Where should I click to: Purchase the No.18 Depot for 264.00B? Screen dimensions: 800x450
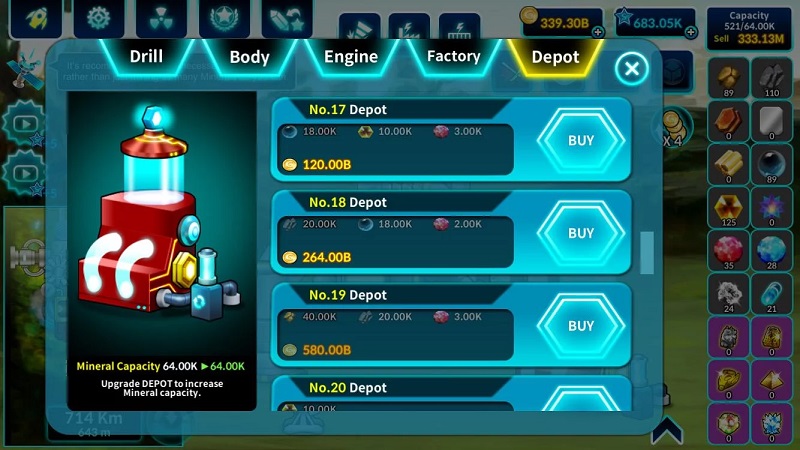pos(581,233)
